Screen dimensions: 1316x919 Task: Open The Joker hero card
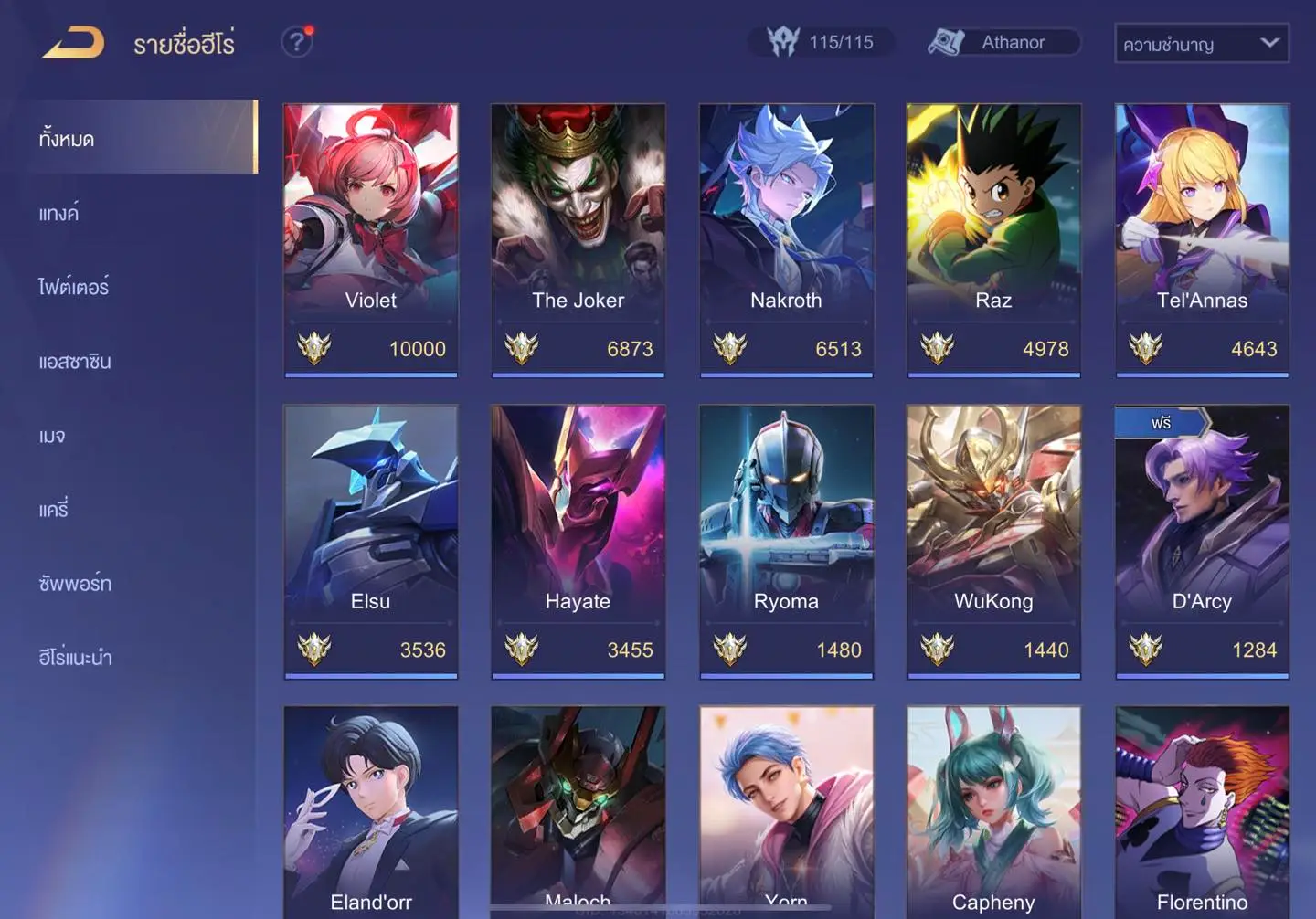click(x=578, y=239)
